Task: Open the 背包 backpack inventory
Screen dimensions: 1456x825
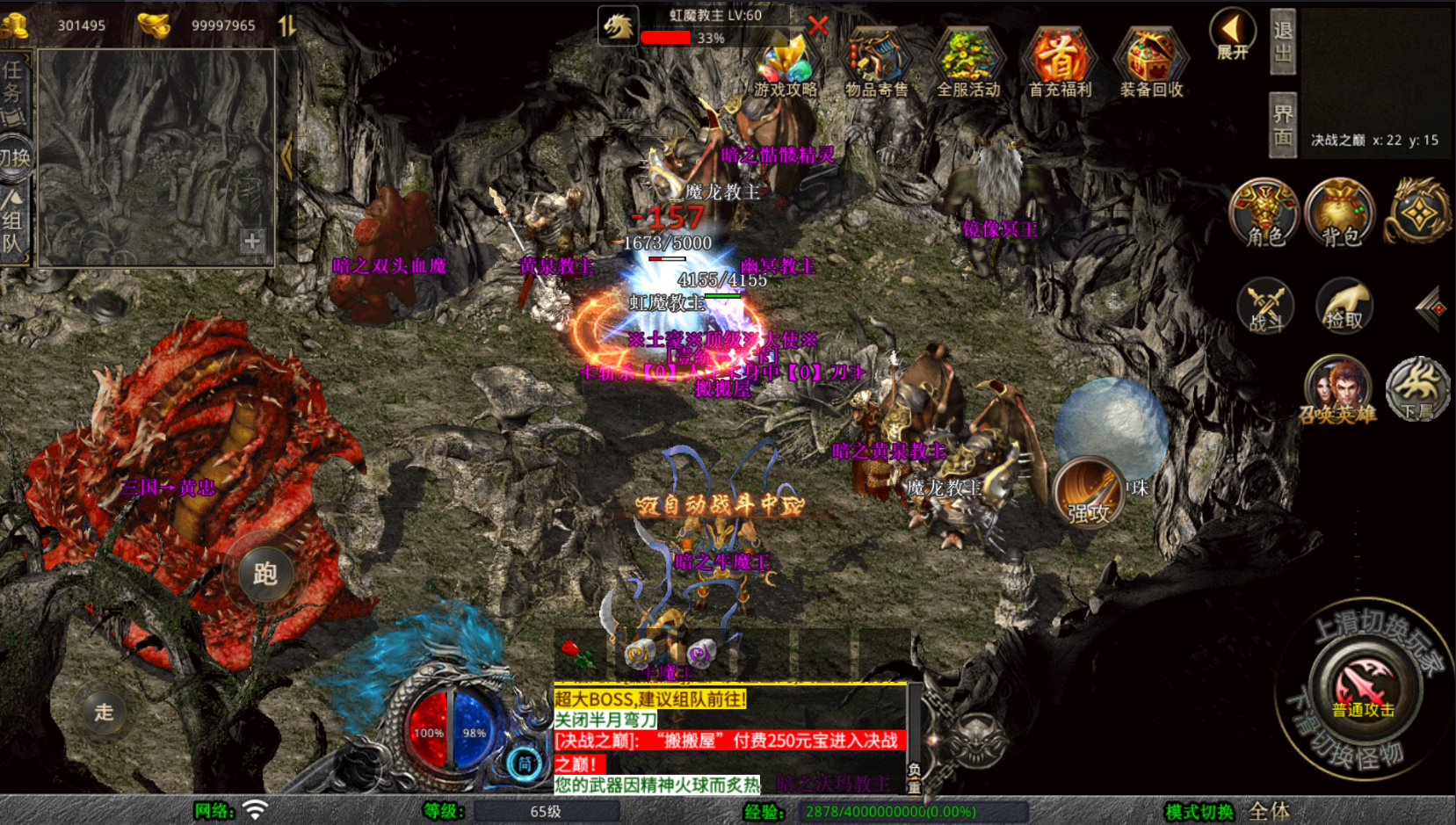Action: [1340, 213]
